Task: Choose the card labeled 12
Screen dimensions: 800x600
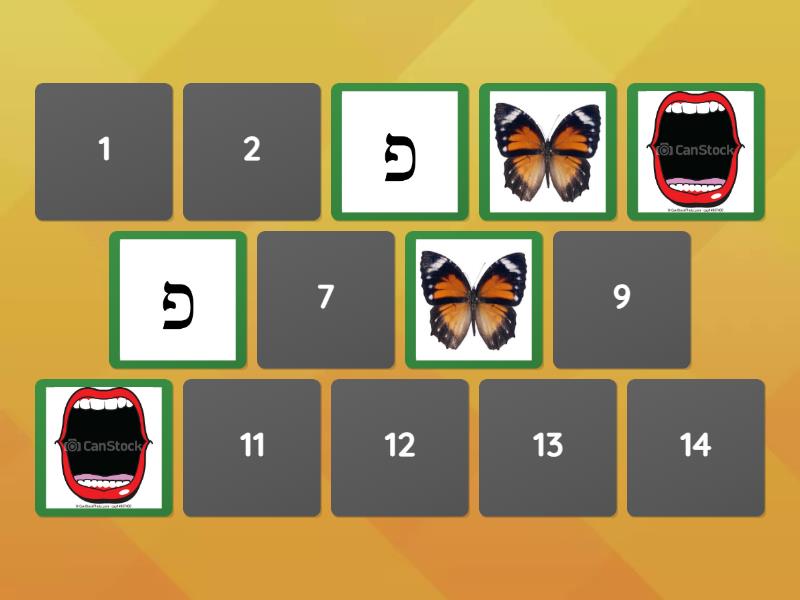Action: [x=400, y=447]
